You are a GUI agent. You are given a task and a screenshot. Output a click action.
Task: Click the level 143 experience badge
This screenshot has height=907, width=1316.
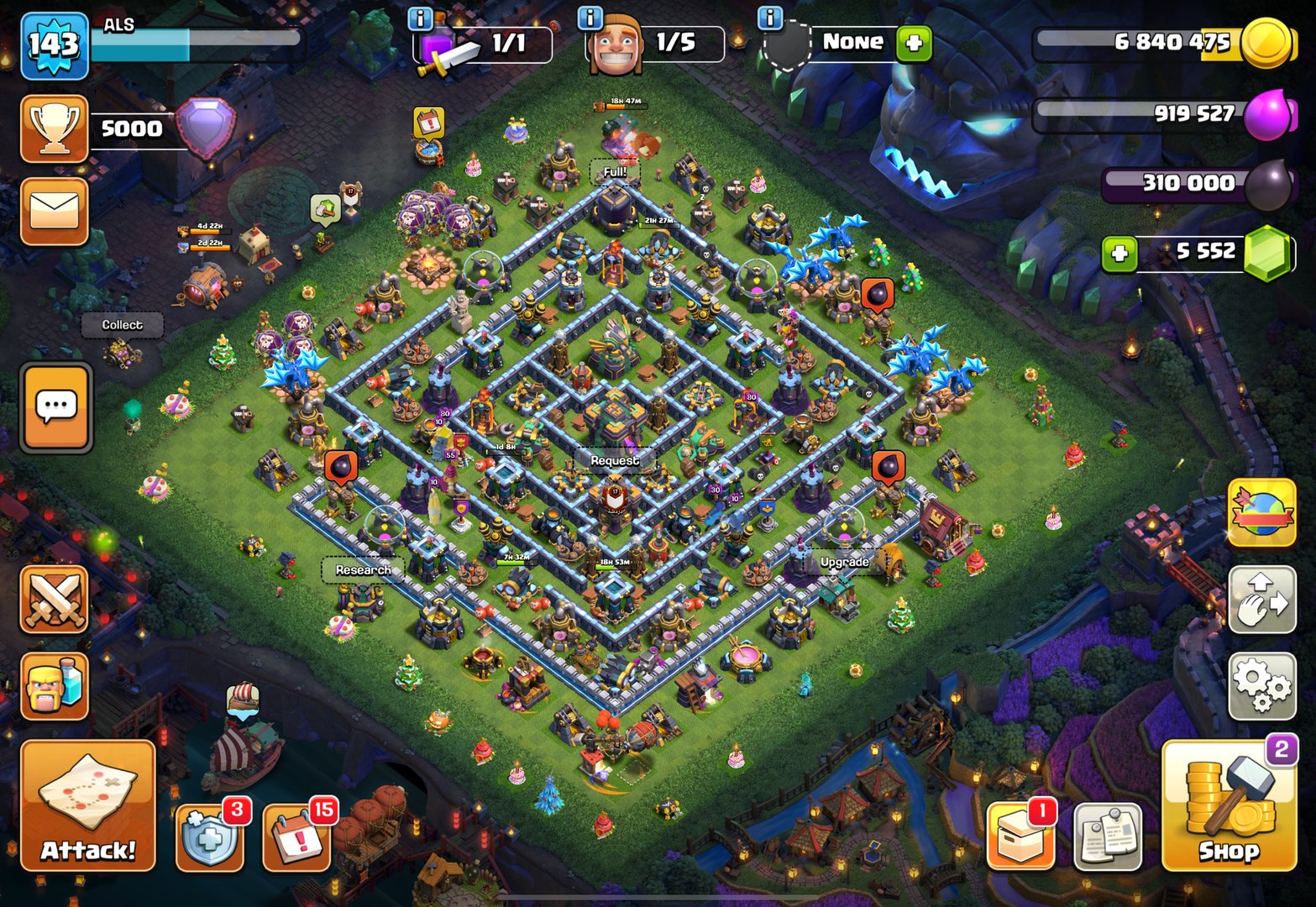click(55, 45)
